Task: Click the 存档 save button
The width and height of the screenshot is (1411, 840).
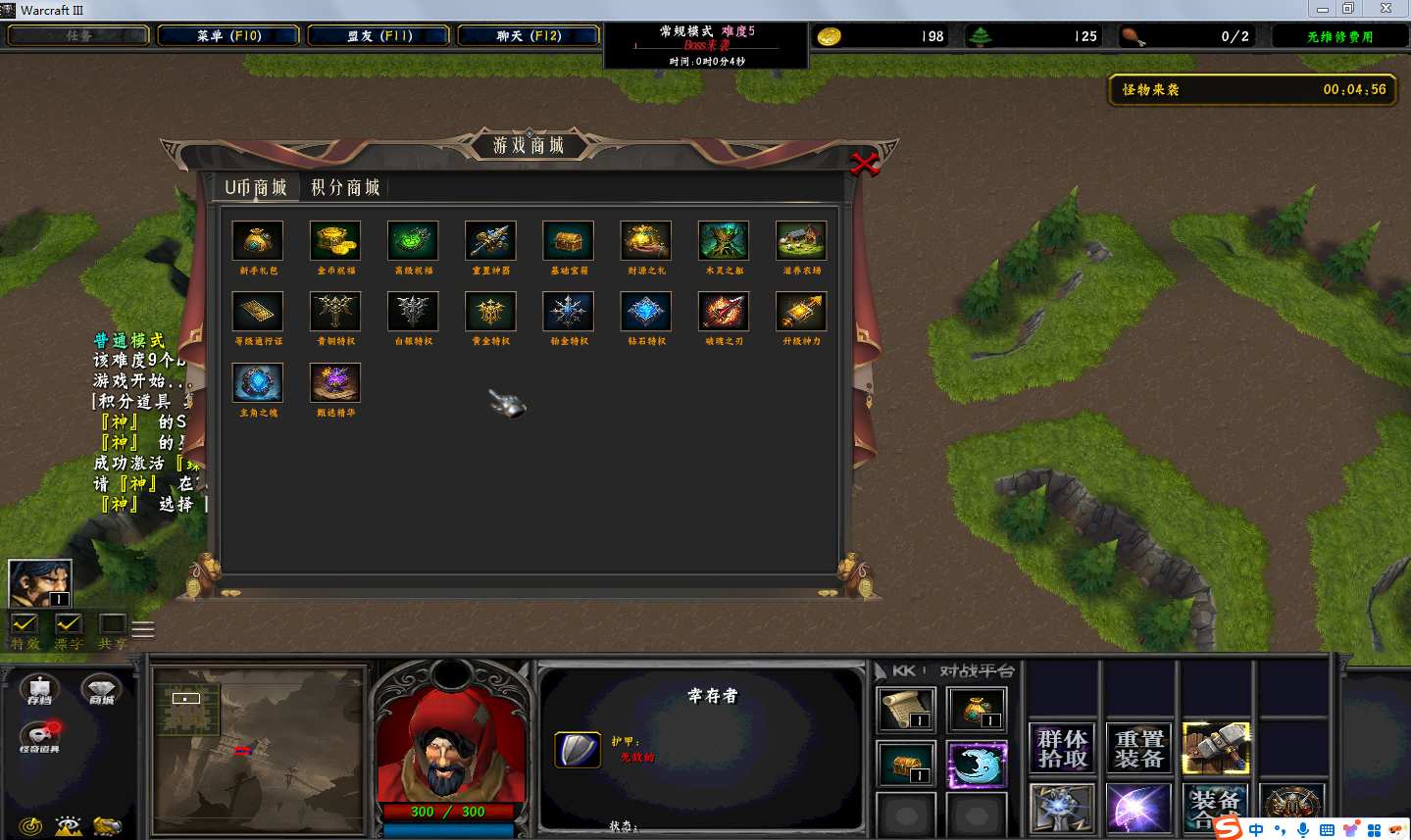Action: point(40,690)
